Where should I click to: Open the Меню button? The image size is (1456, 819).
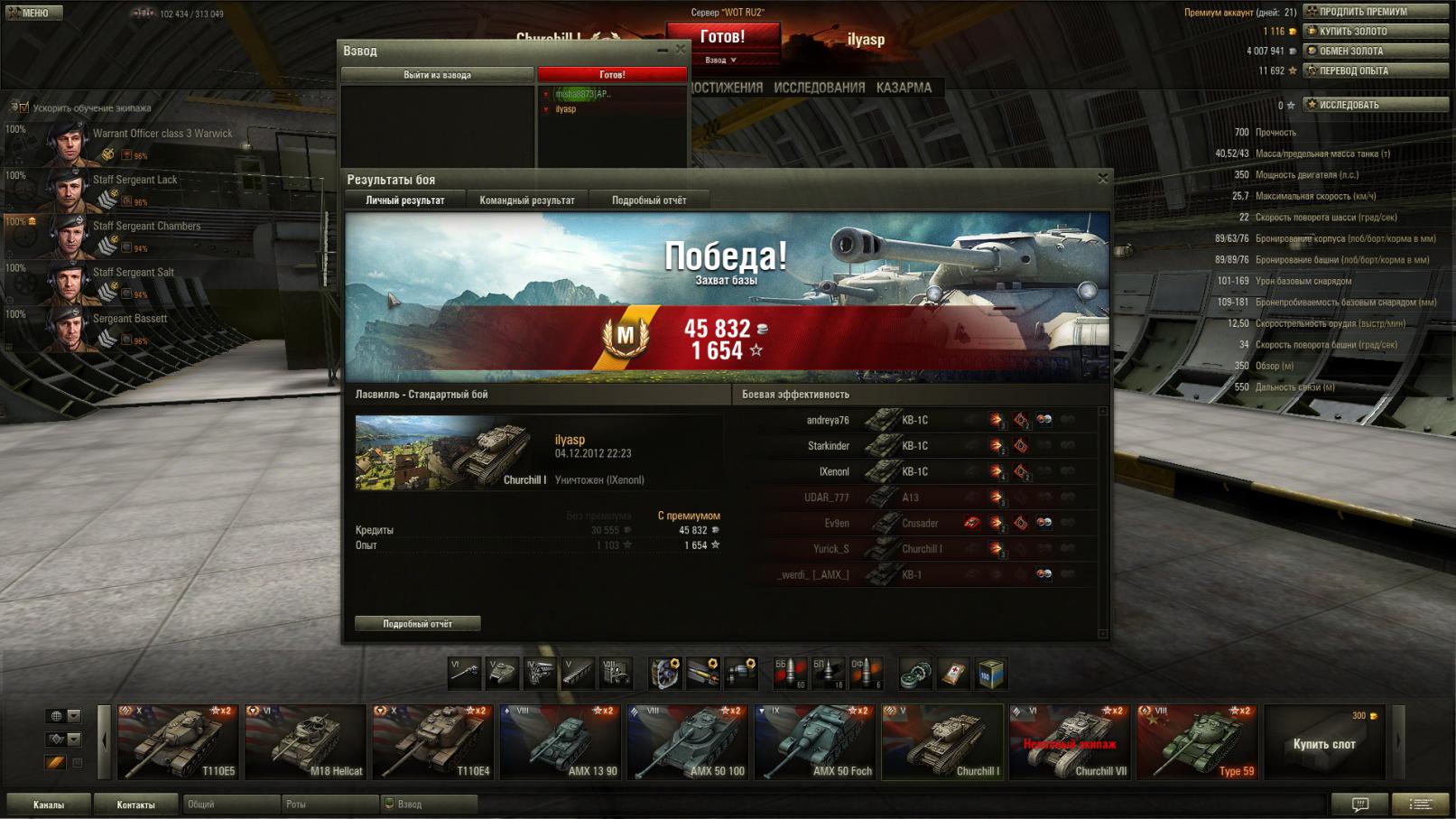click(32, 13)
